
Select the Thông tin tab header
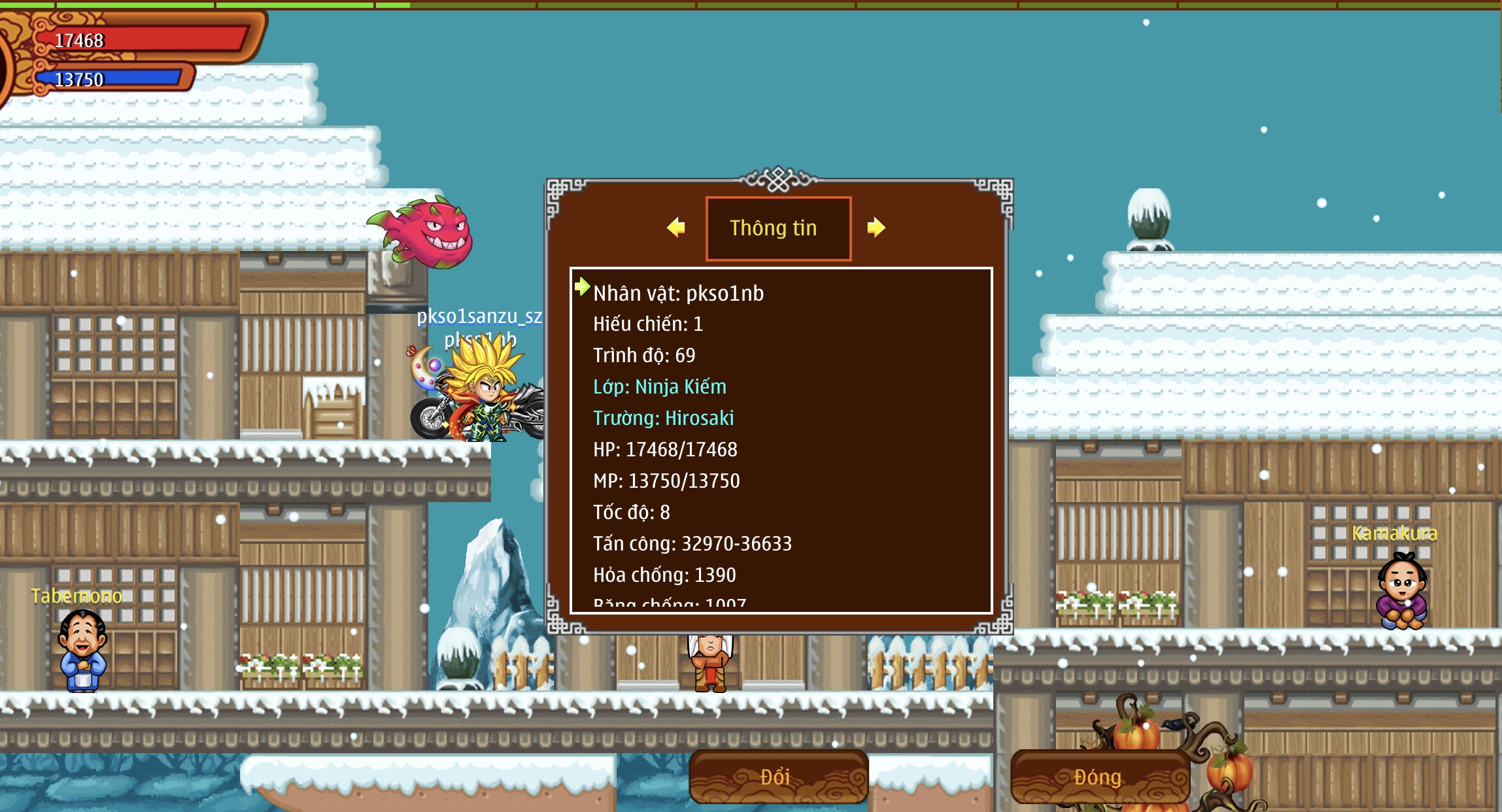(778, 228)
